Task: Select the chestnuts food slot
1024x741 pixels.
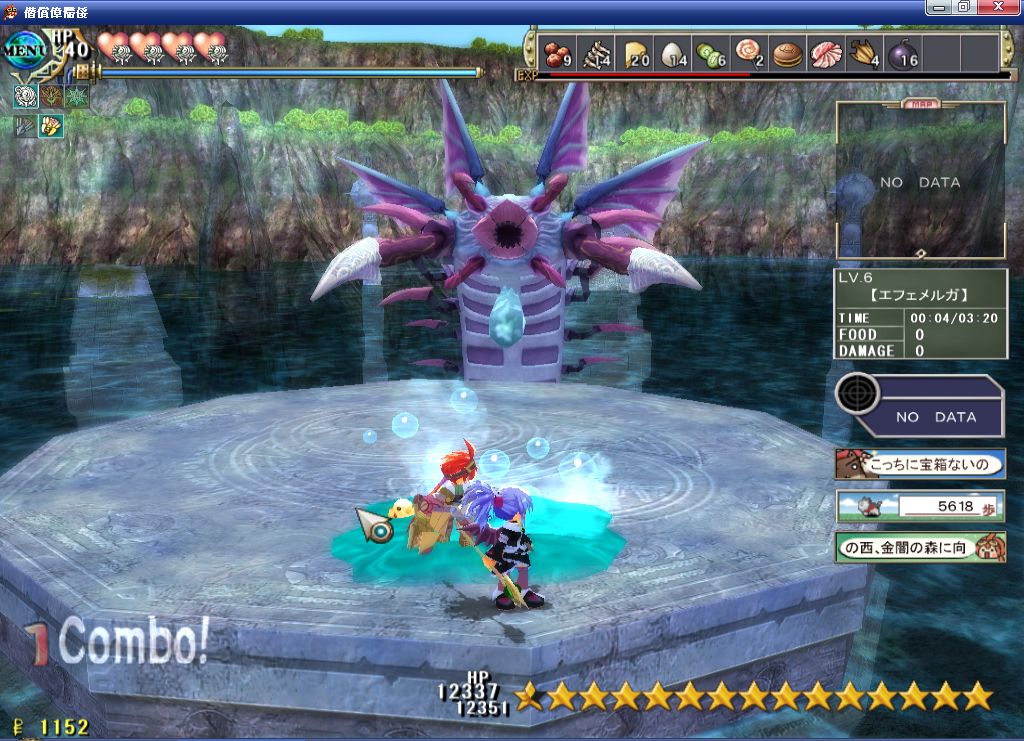Action: 559,52
